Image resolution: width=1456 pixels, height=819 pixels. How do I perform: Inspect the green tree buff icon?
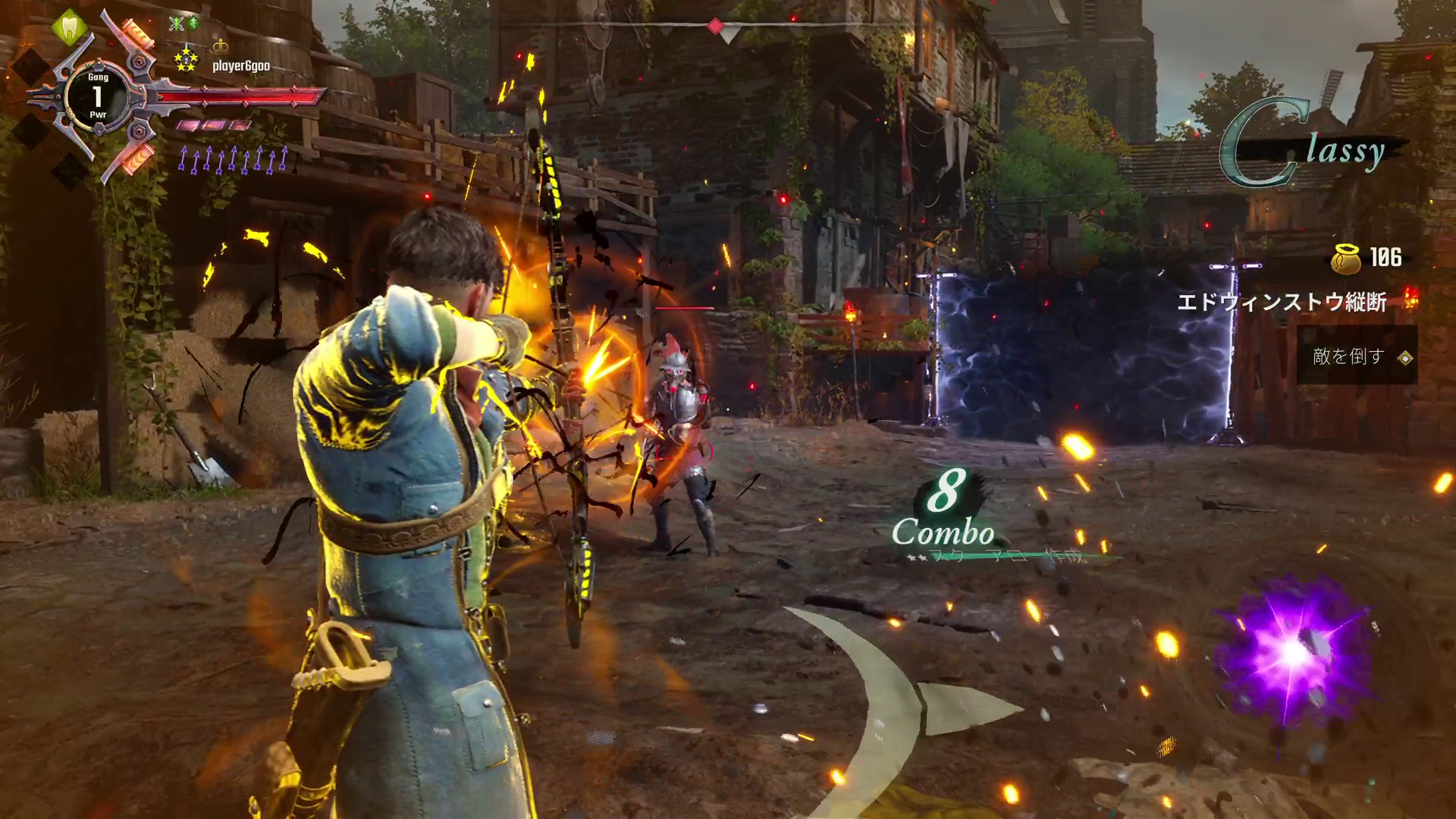(x=194, y=23)
